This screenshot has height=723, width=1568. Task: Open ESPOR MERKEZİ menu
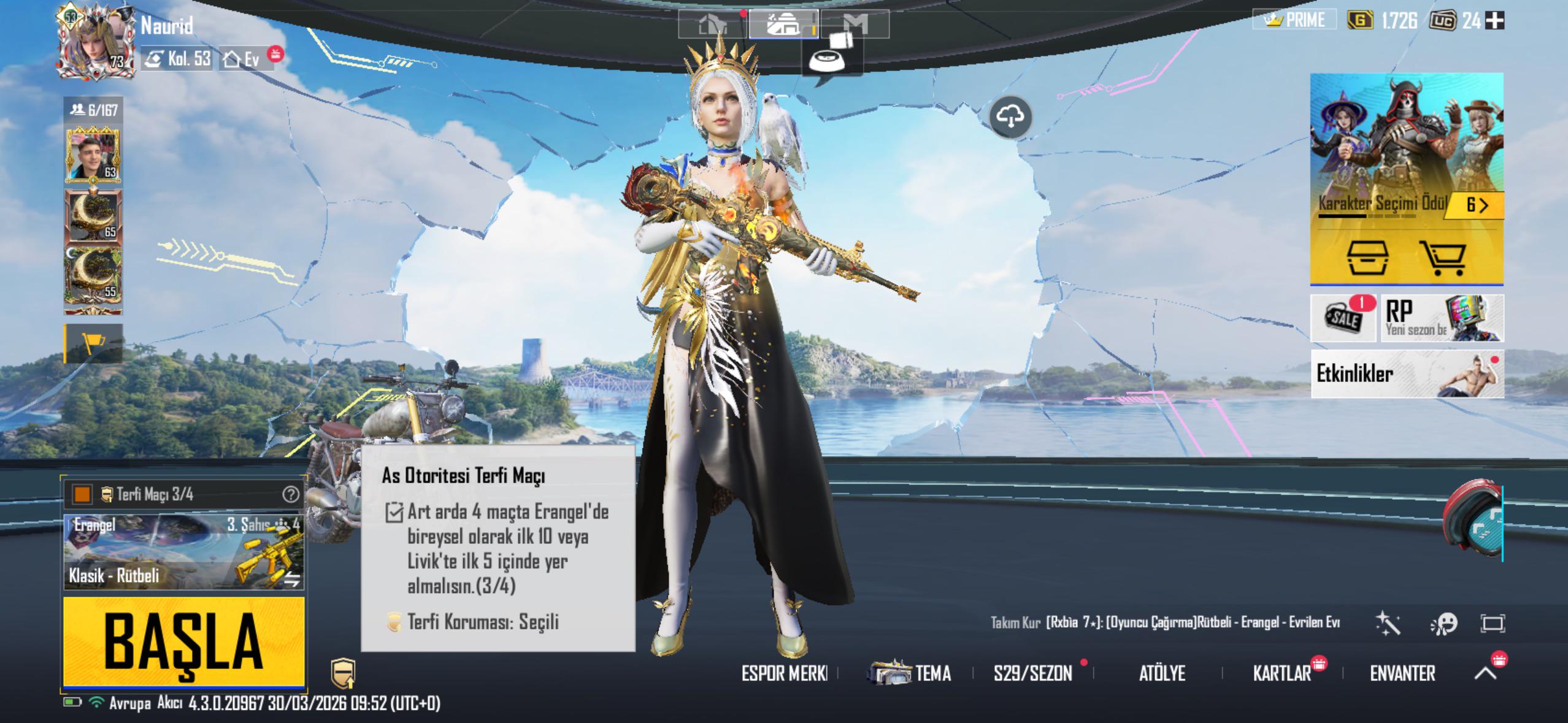tap(784, 673)
